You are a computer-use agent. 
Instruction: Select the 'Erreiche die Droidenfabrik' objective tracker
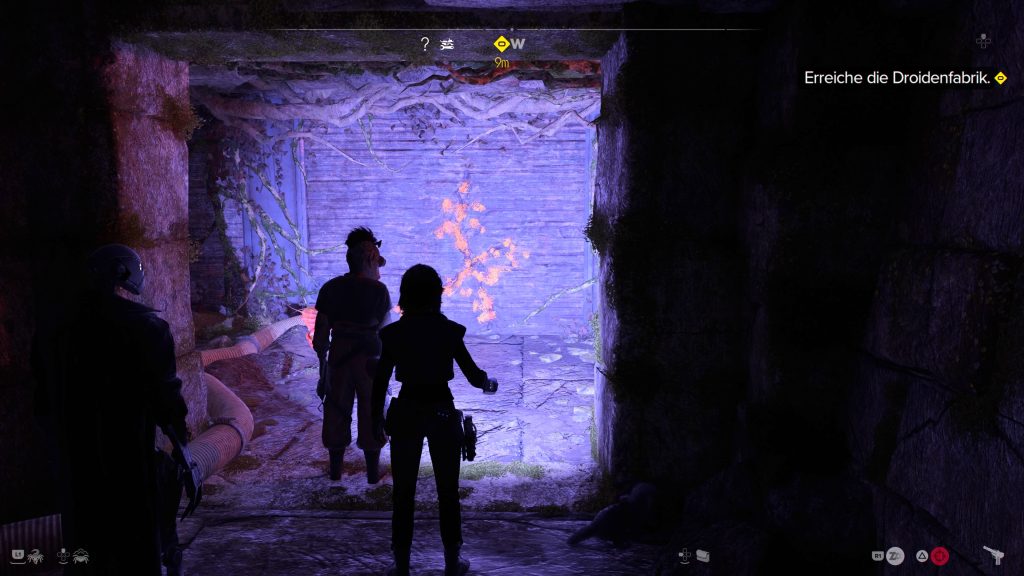tap(898, 78)
